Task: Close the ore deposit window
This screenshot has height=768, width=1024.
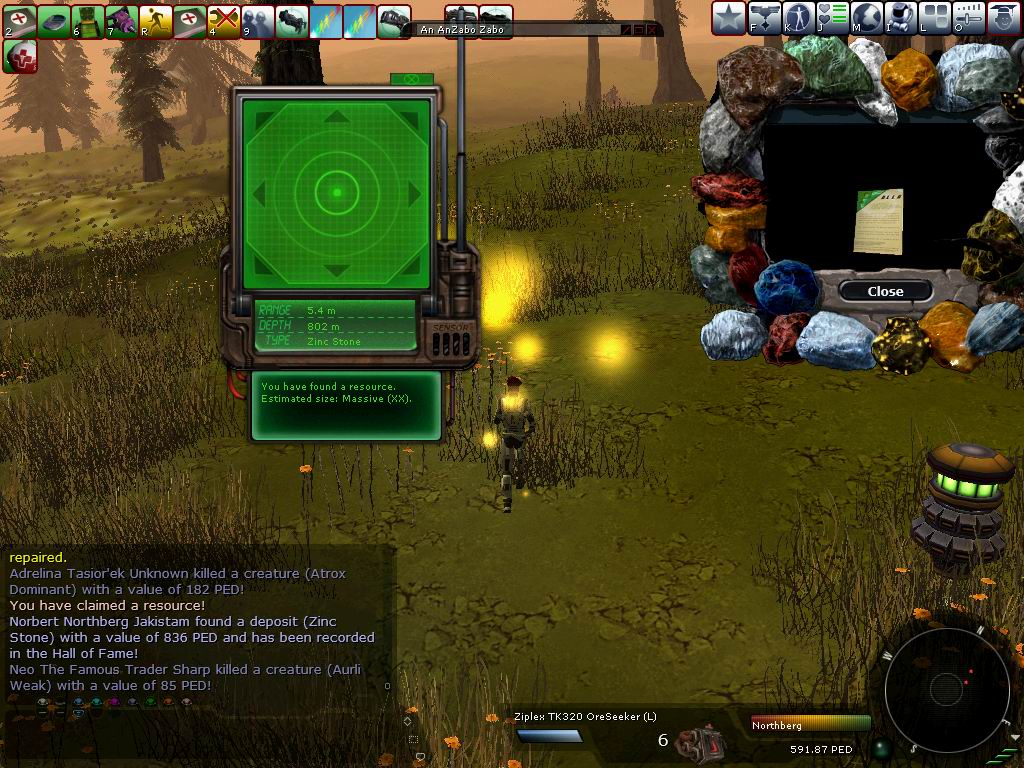Action: point(885,291)
